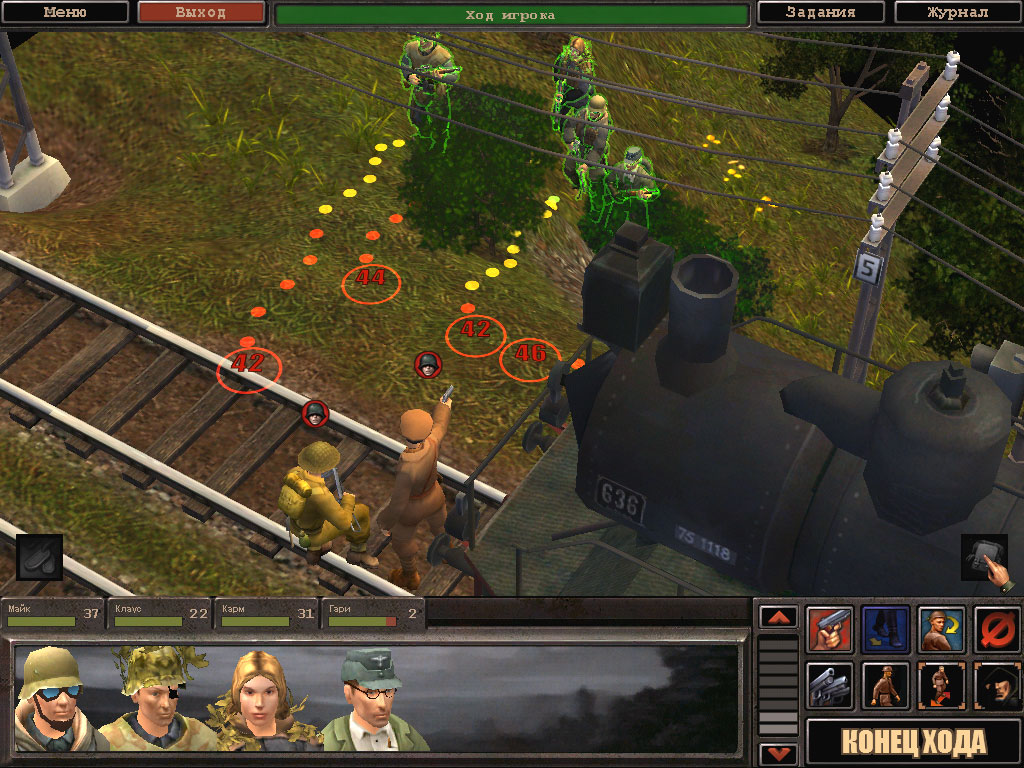Select the multiple pistols fire mode icon
1024x768 pixels.
830,686
